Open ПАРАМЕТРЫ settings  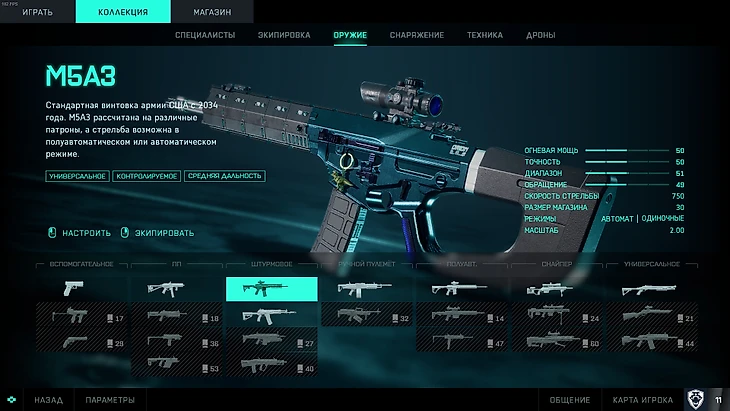coord(110,400)
